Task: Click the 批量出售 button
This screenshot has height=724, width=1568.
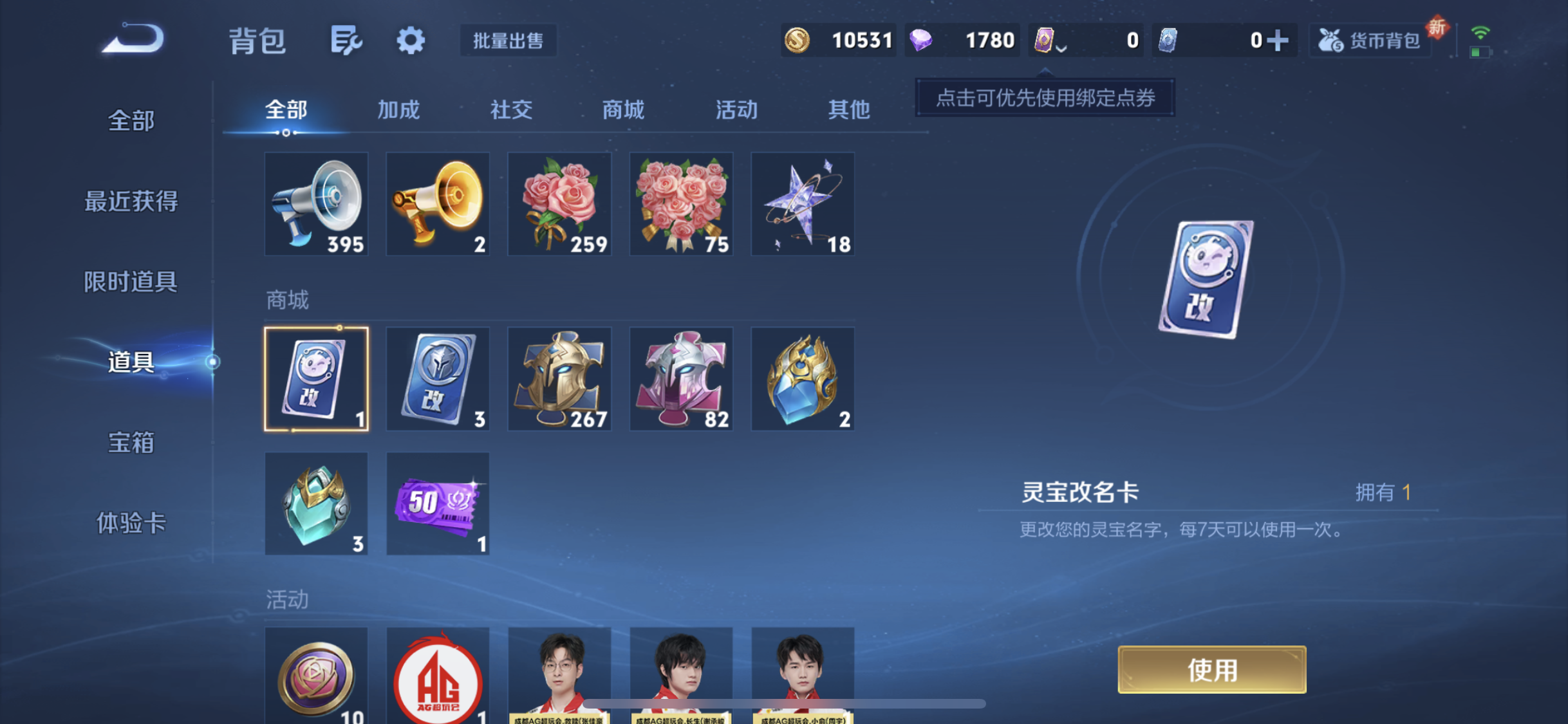Action: pyautogui.click(x=508, y=40)
